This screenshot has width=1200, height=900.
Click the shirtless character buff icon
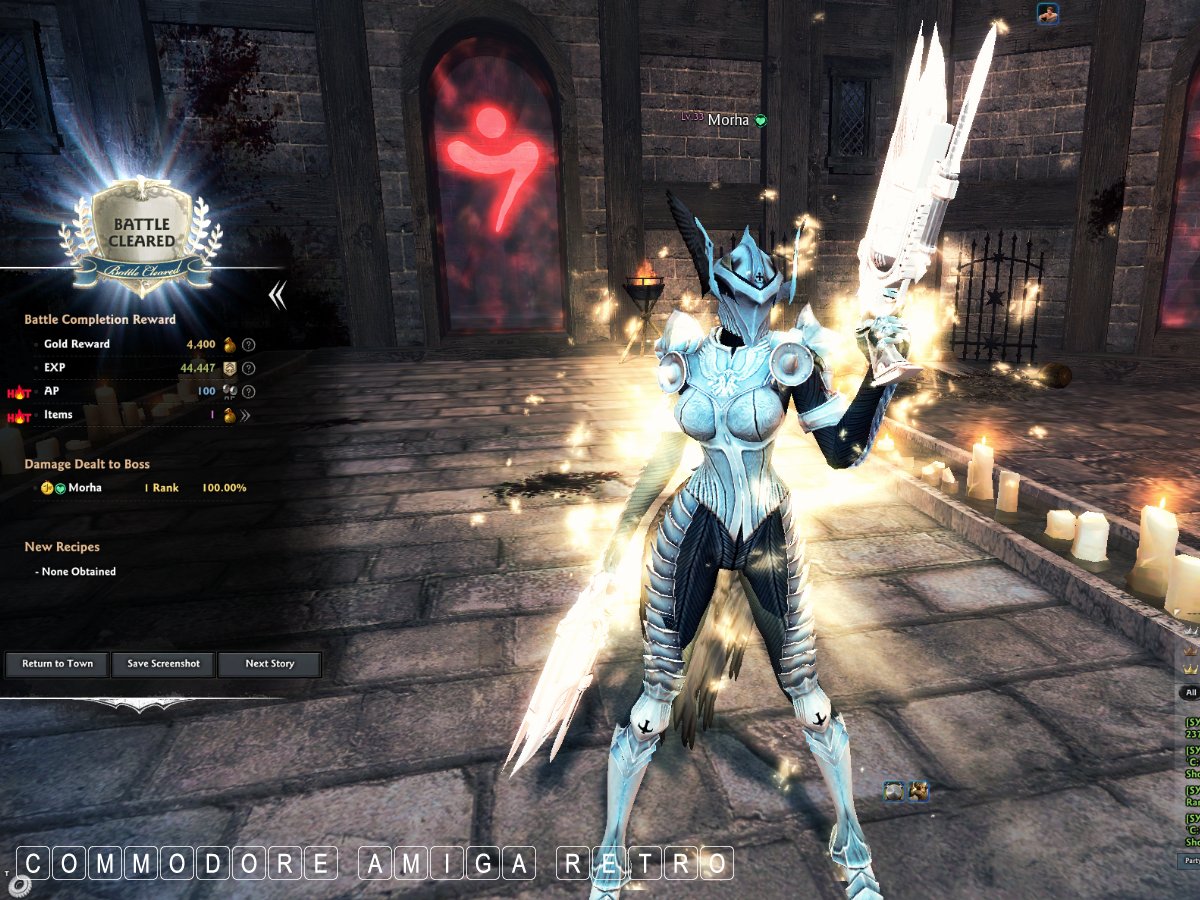click(x=1048, y=13)
